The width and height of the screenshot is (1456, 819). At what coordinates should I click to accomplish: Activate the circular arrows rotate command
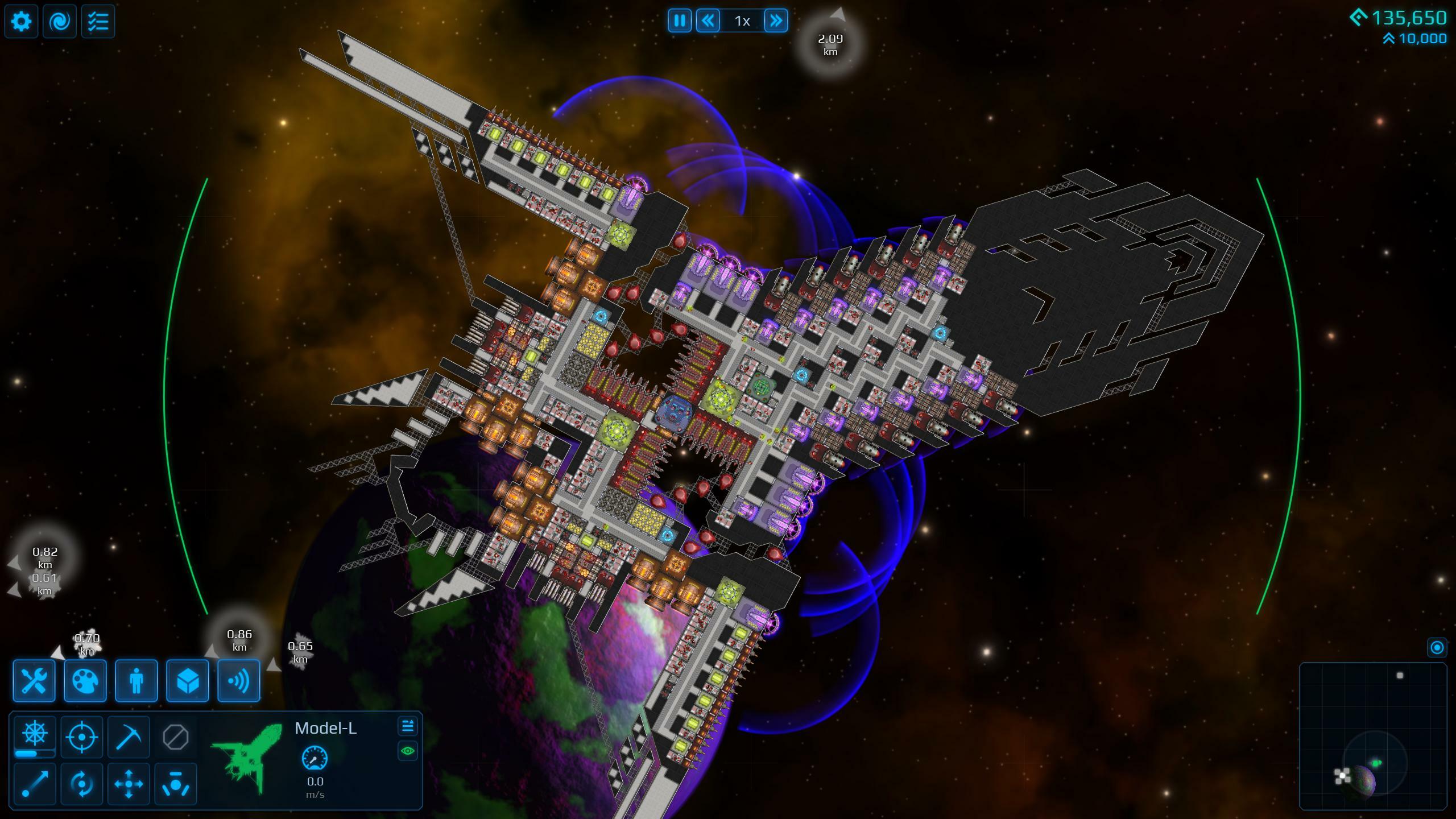82,784
